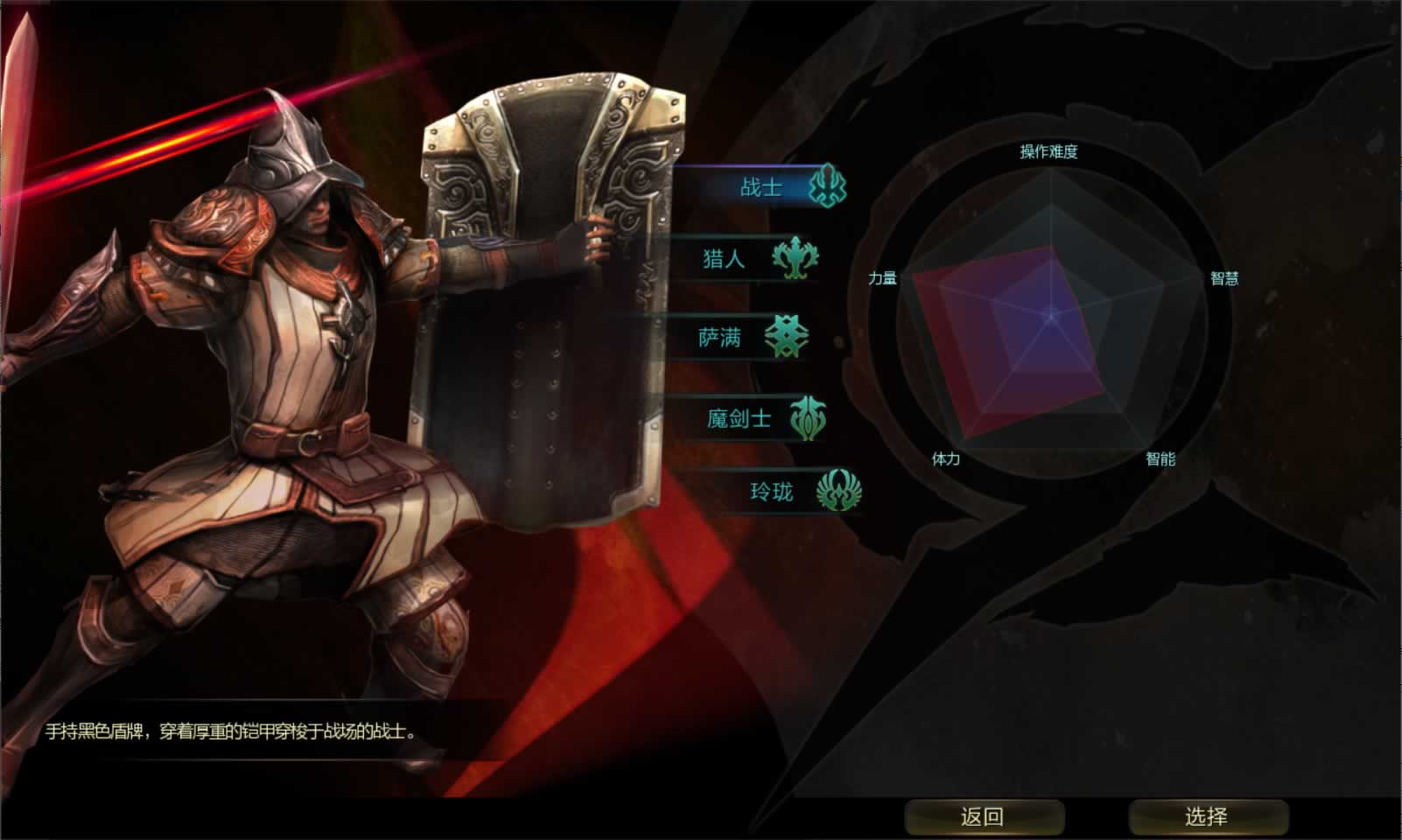This screenshot has width=1402, height=840.
Task: Choose the 猎人 hunter class
Action: point(726,259)
